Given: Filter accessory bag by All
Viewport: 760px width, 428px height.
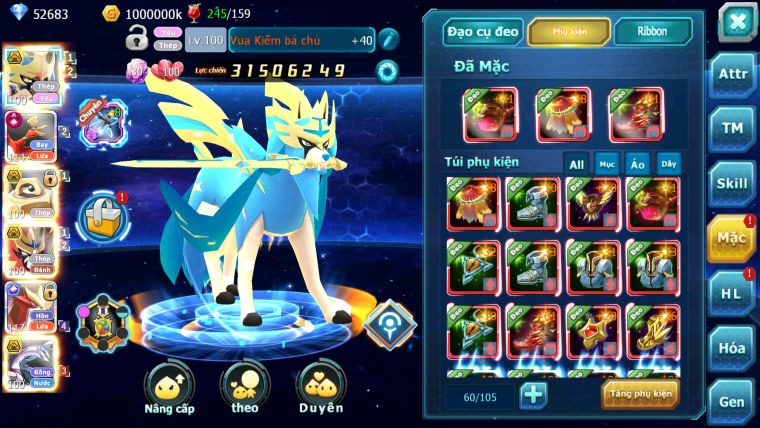Looking at the screenshot, I should point(577,164).
